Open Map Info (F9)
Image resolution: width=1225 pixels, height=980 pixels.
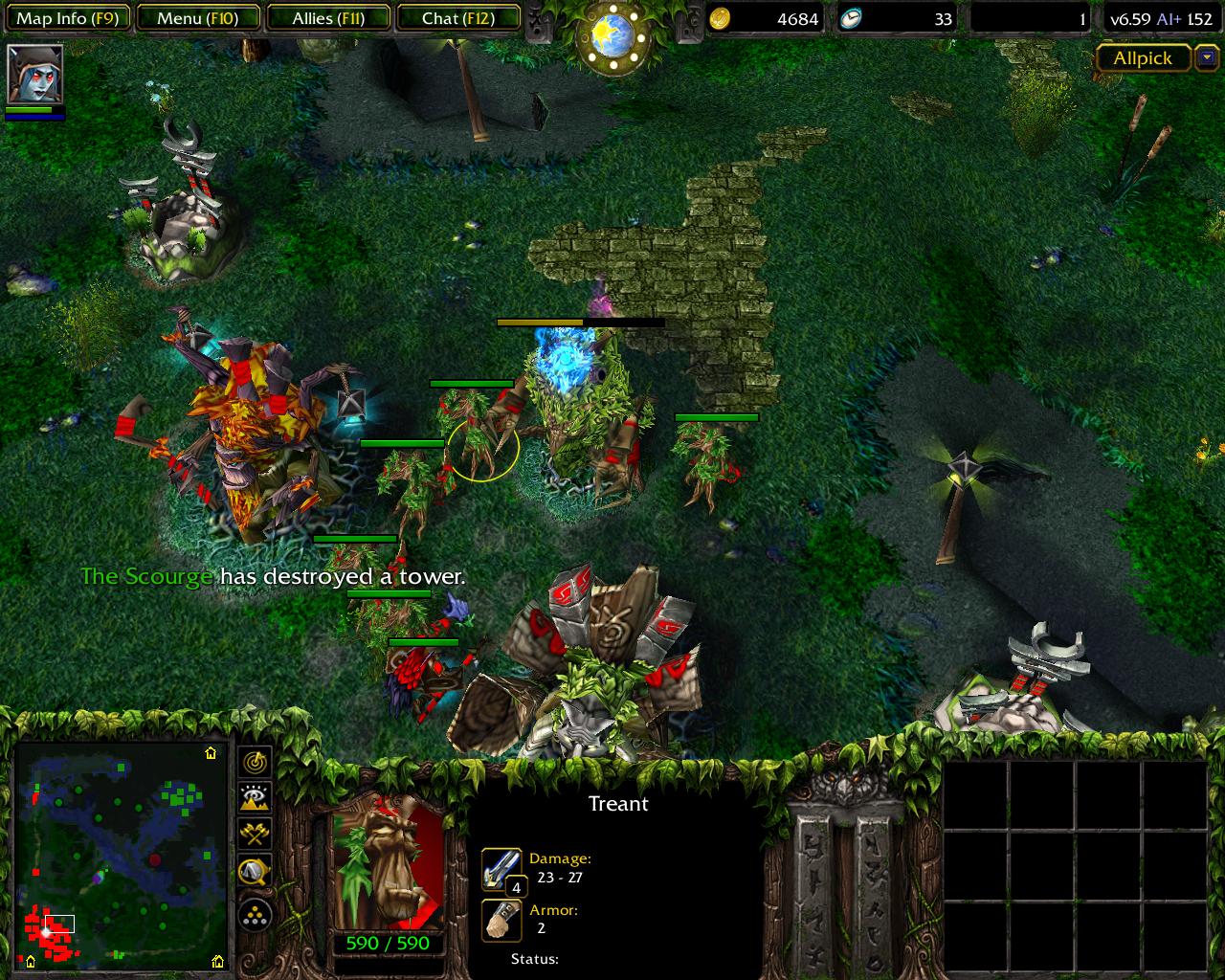click(67, 16)
